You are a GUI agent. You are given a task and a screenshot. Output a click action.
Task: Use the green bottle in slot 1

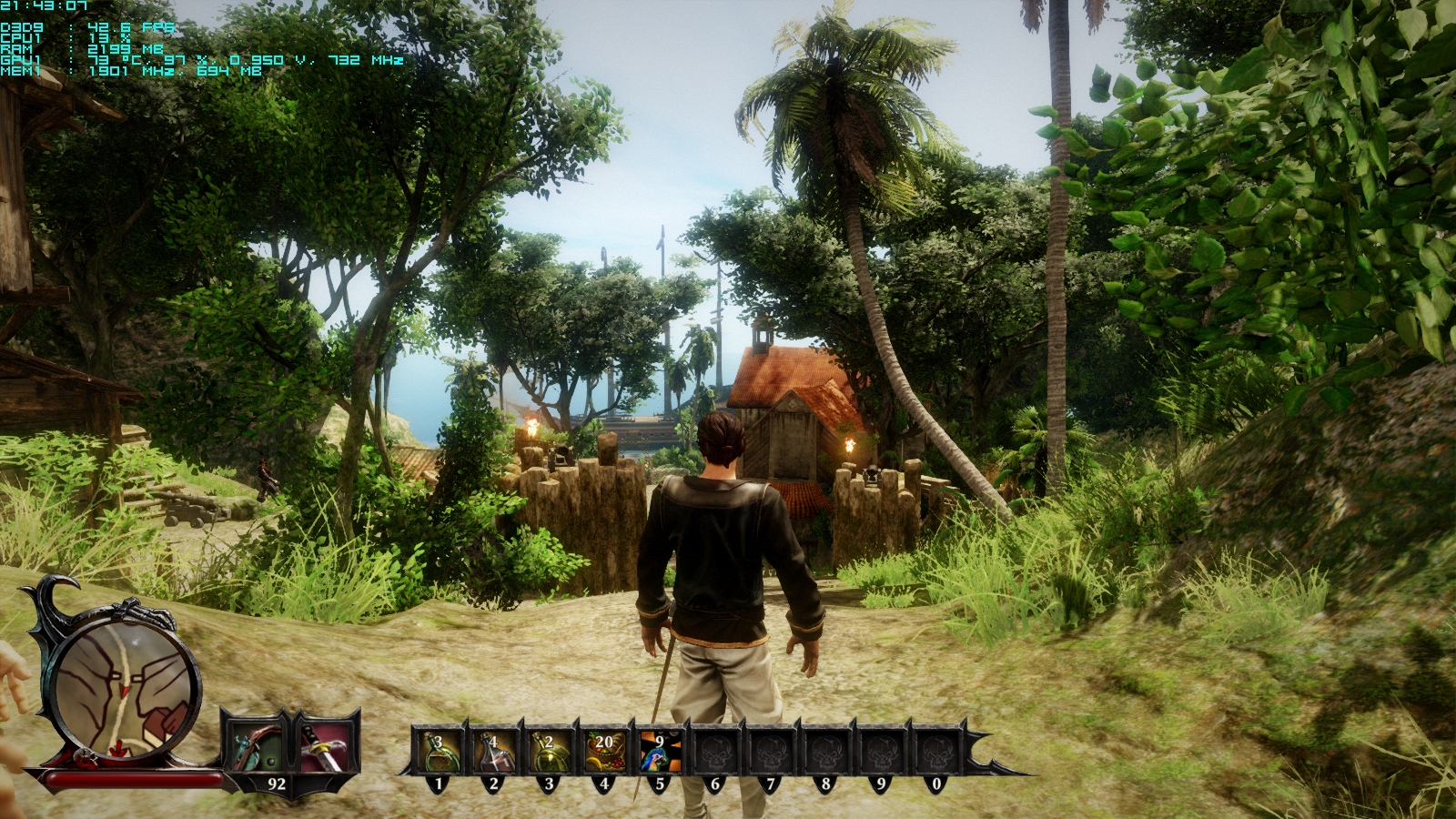439,753
